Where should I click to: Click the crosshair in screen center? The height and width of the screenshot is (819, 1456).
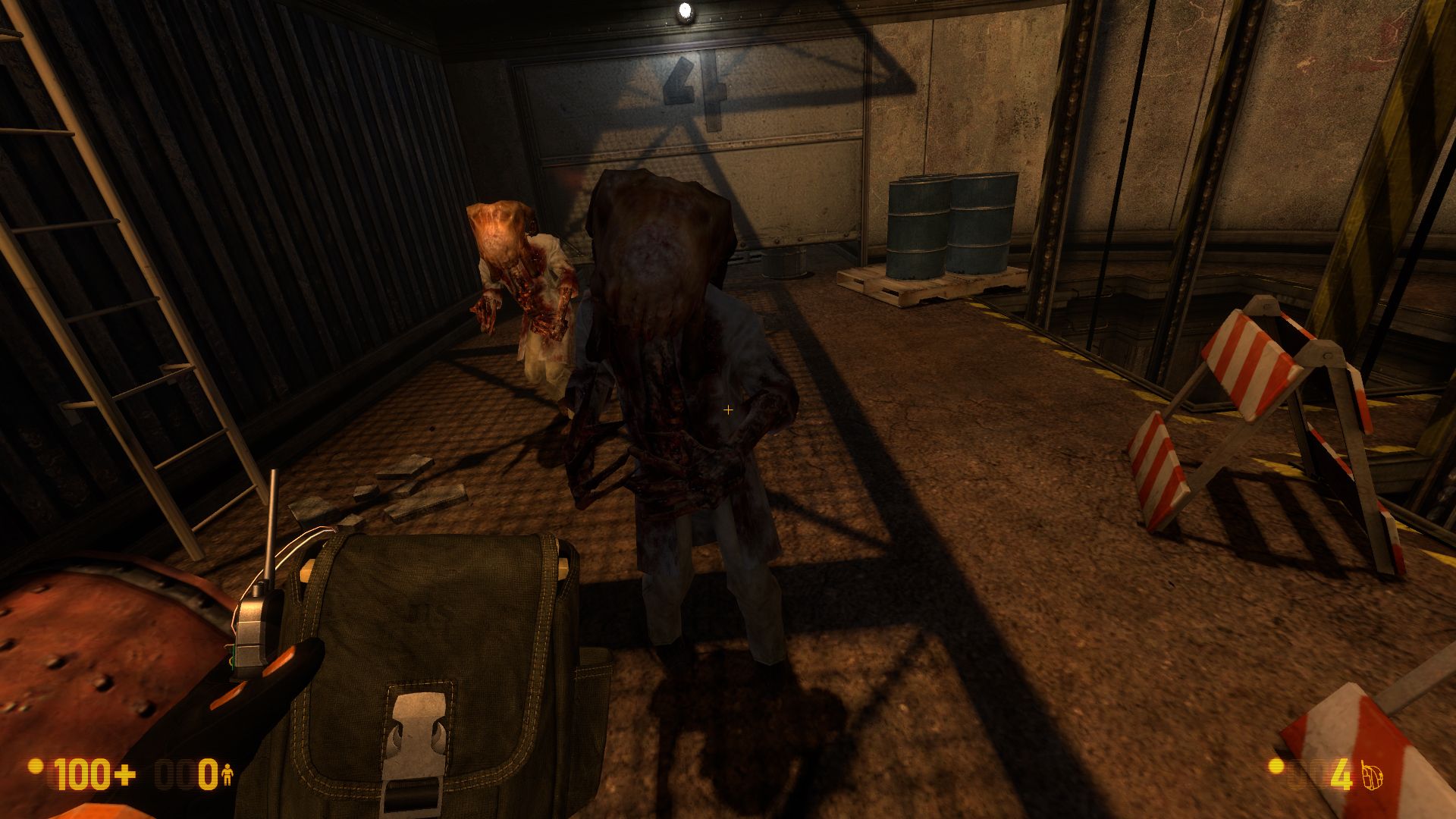(x=729, y=409)
